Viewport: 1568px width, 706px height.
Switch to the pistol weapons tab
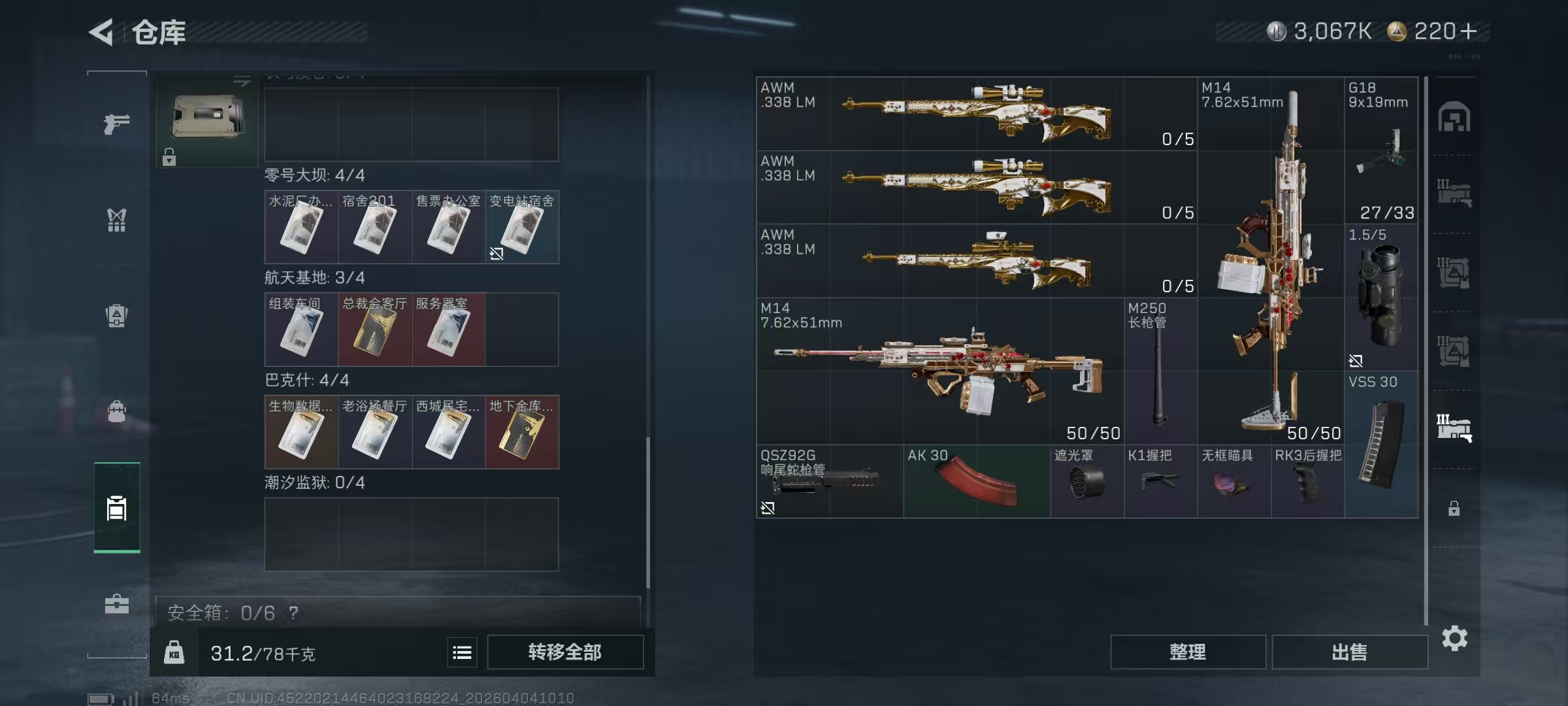tap(116, 123)
